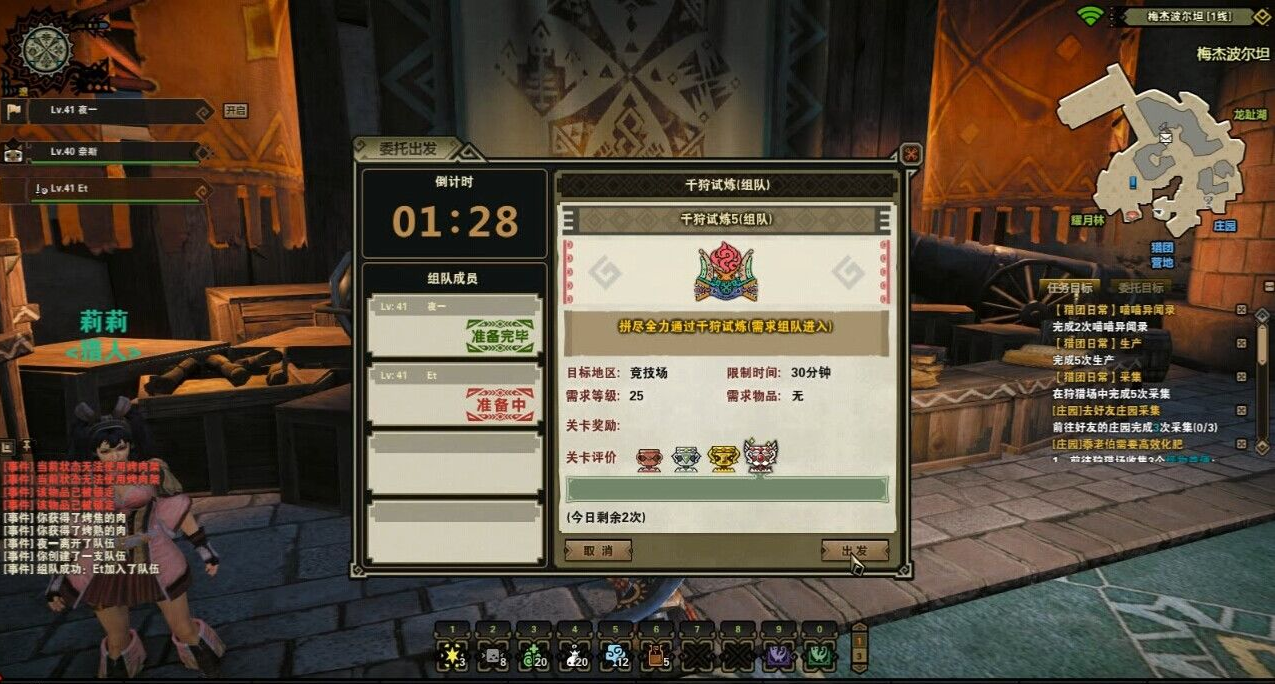Use the yellow flash item in hotbar slot 1
Viewport: 1275px width, 684px height.
pos(452,656)
